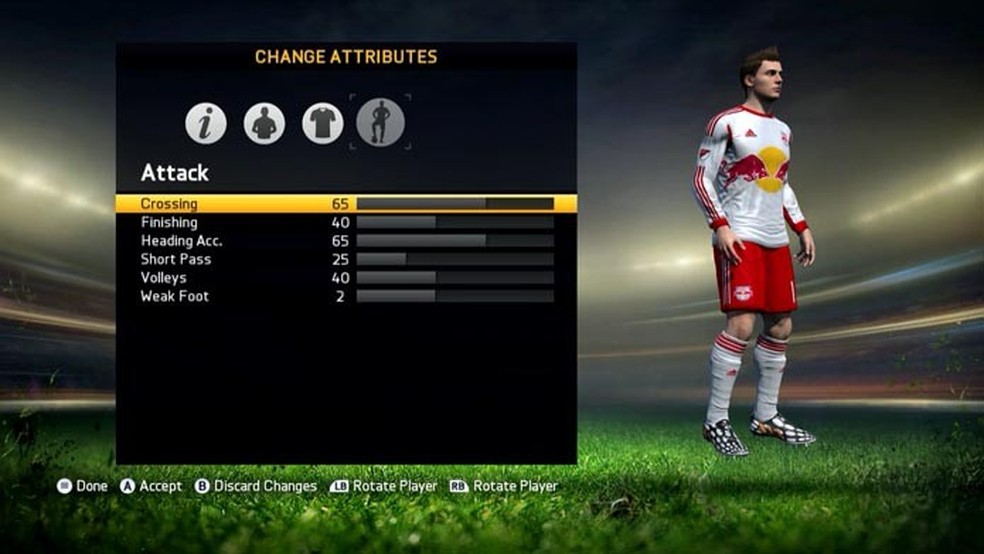Adjust the Crossing rating slider bar
The width and height of the screenshot is (984, 554).
455,204
